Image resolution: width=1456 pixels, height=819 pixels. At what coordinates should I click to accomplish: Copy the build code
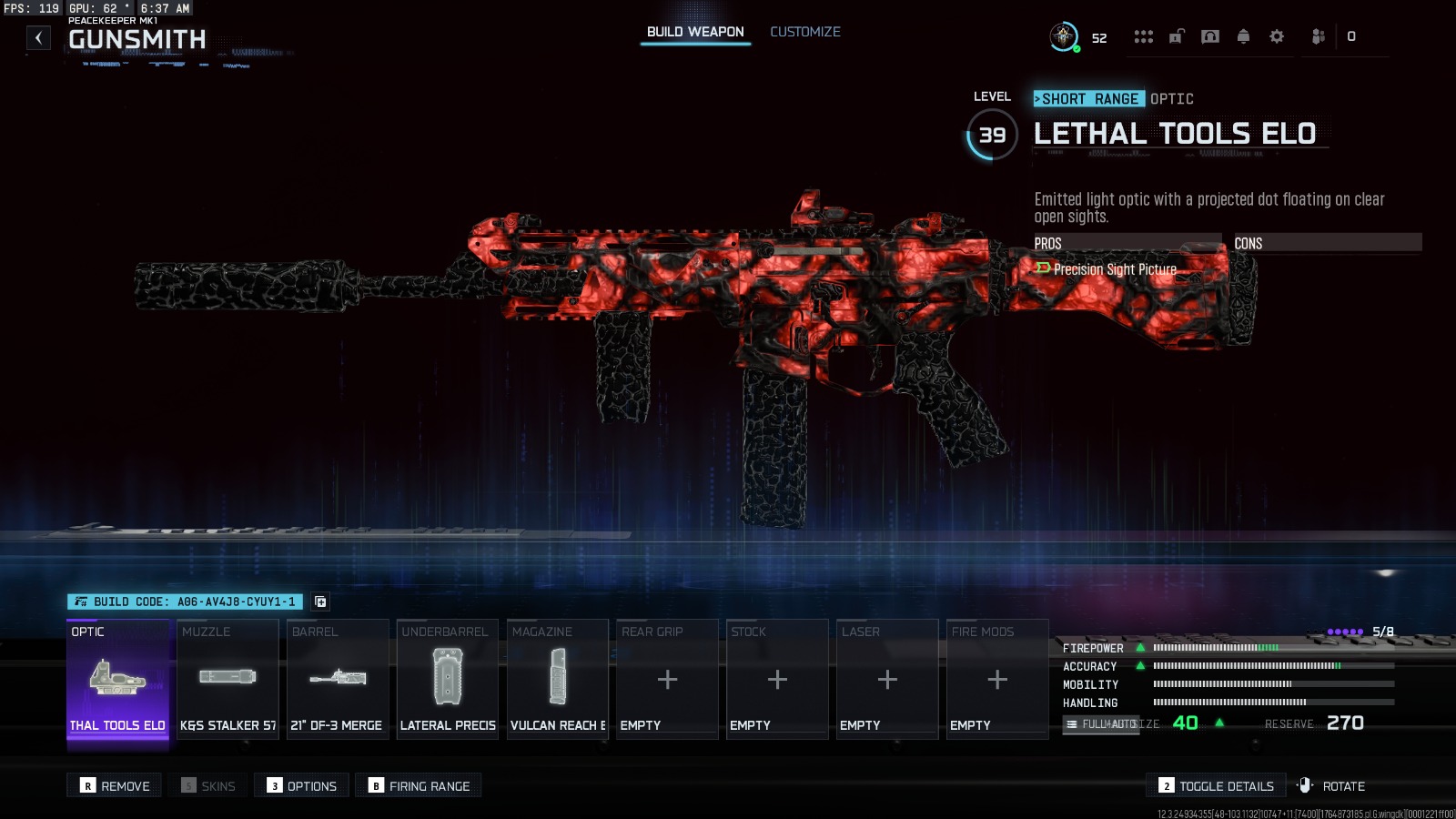click(320, 602)
